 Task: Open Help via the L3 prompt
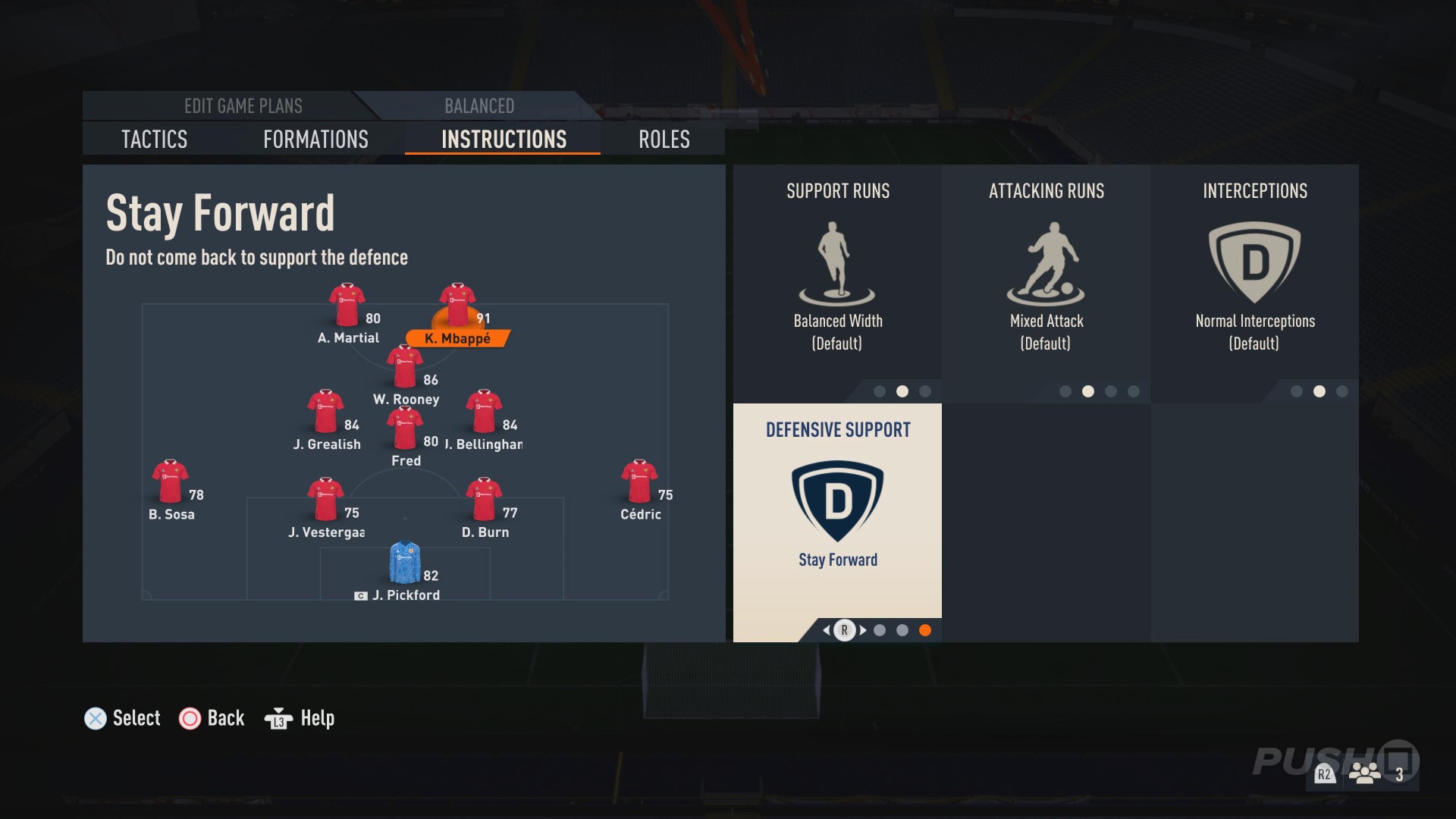[x=298, y=718]
